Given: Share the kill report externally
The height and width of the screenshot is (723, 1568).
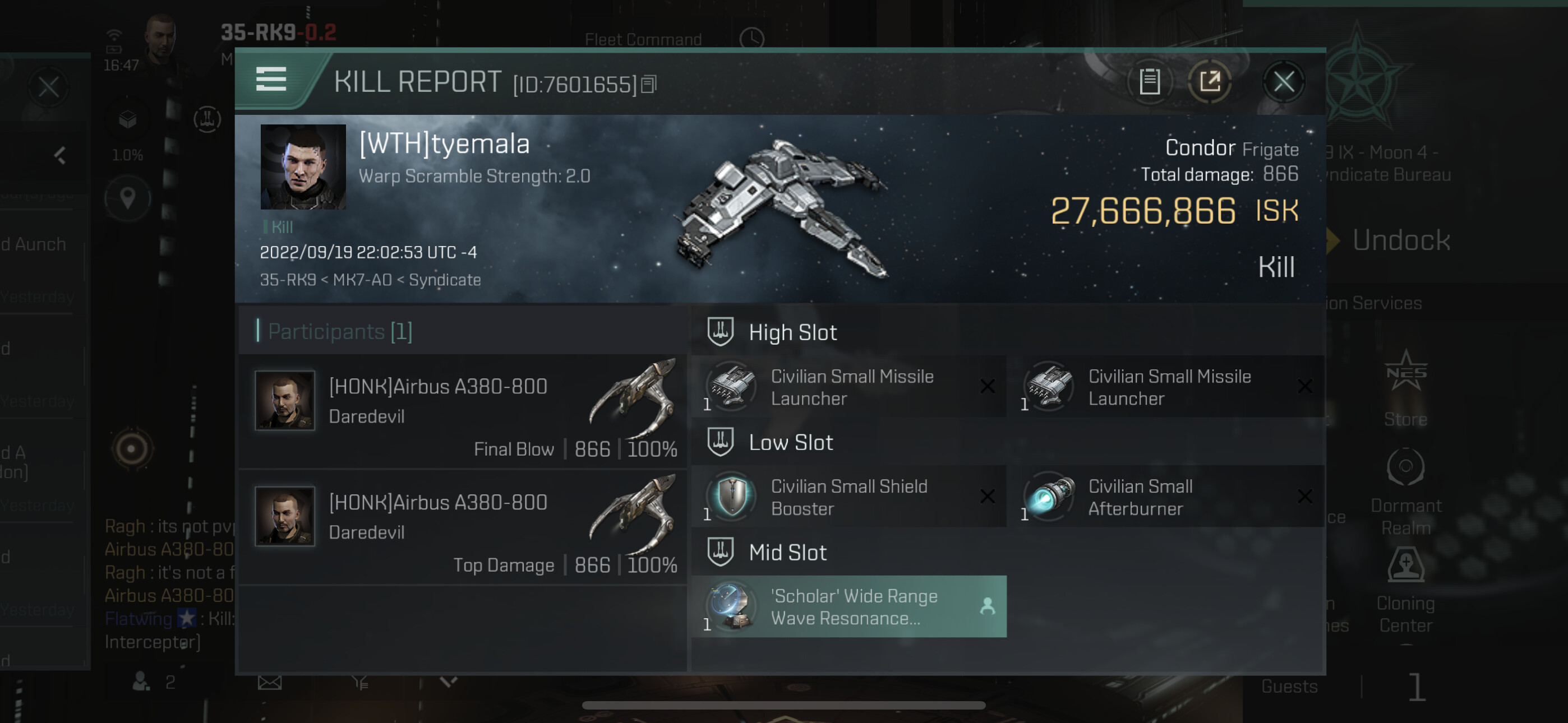Looking at the screenshot, I should tap(1210, 82).
